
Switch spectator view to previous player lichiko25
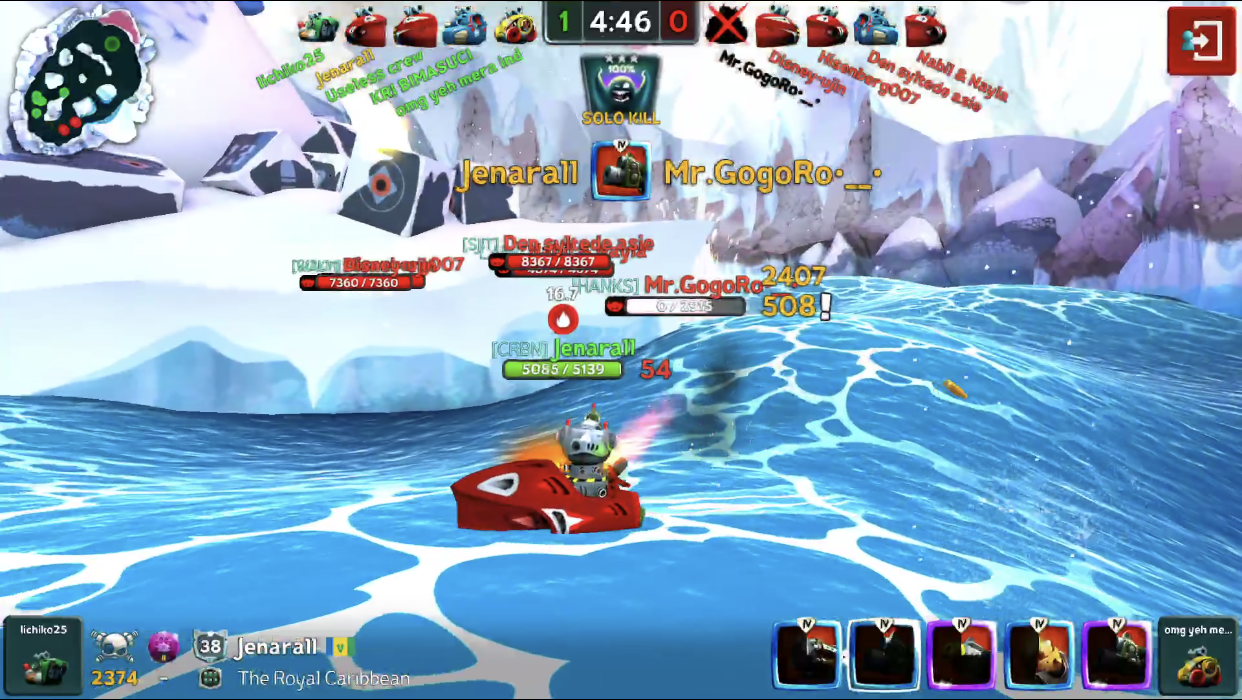click(x=42, y=655)
